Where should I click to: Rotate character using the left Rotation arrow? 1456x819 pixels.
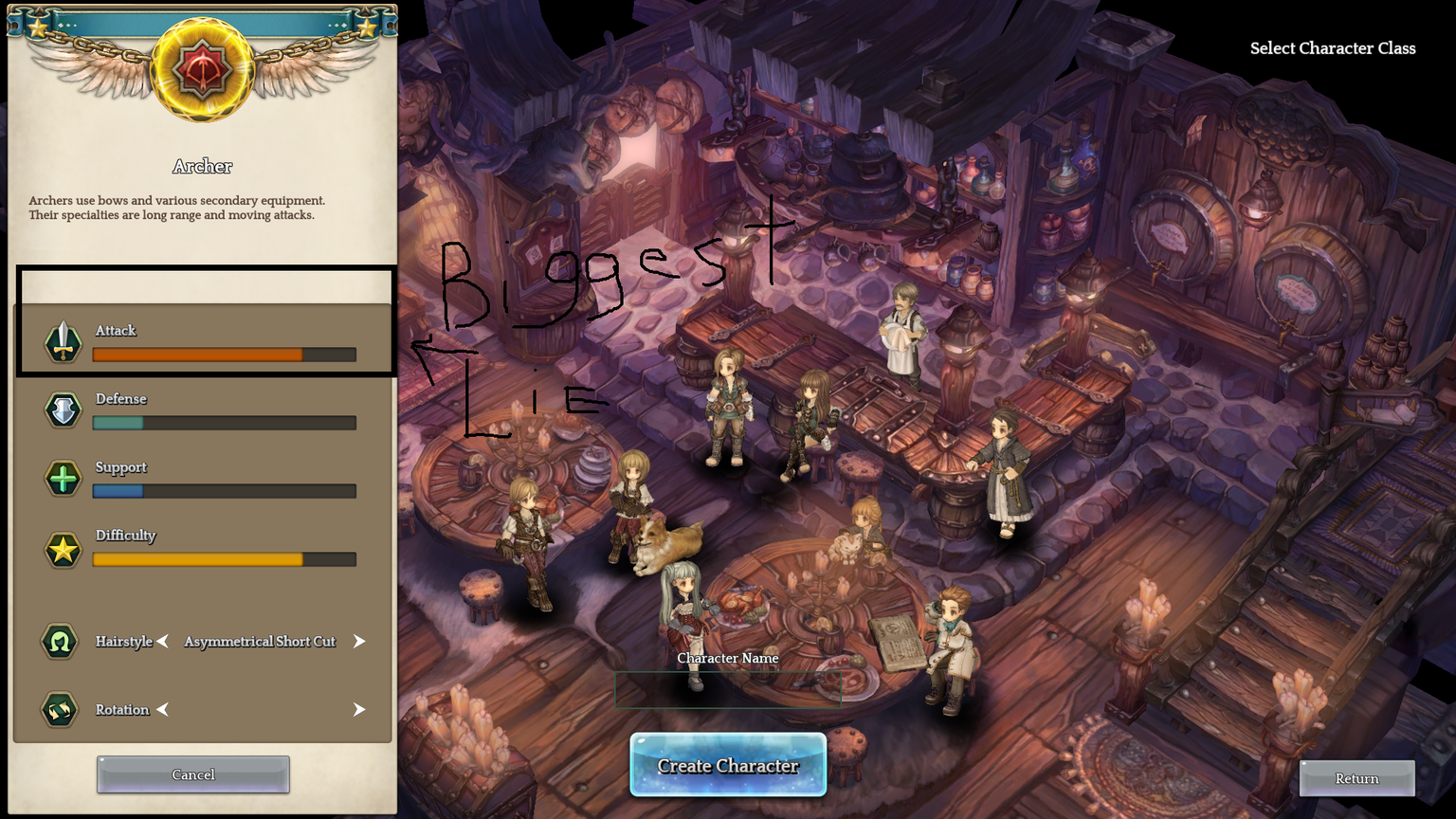[x=163, y=710]
